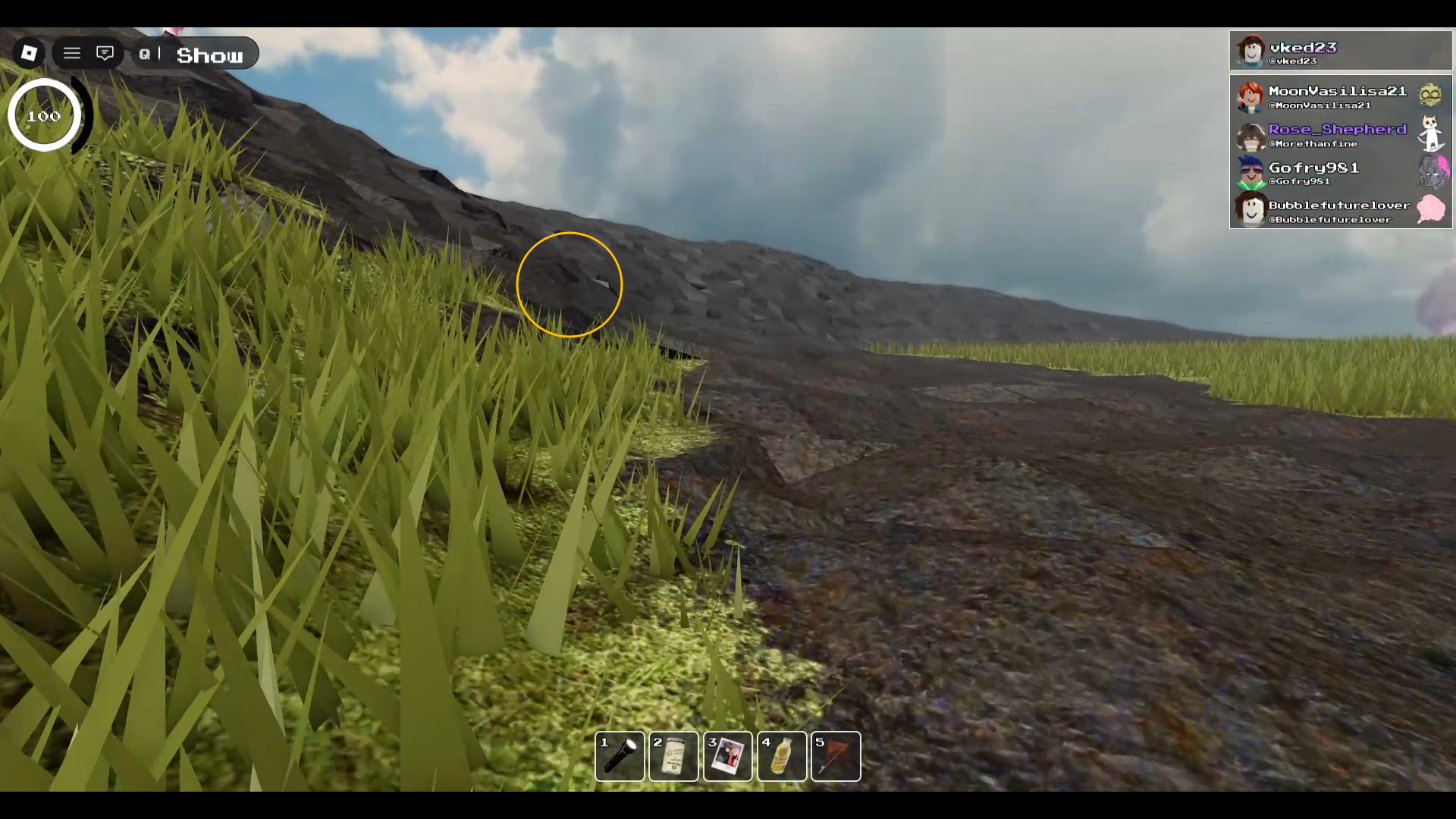View the polaroid photo in hotbar slot 3
1456x819 pixels.
727,756
